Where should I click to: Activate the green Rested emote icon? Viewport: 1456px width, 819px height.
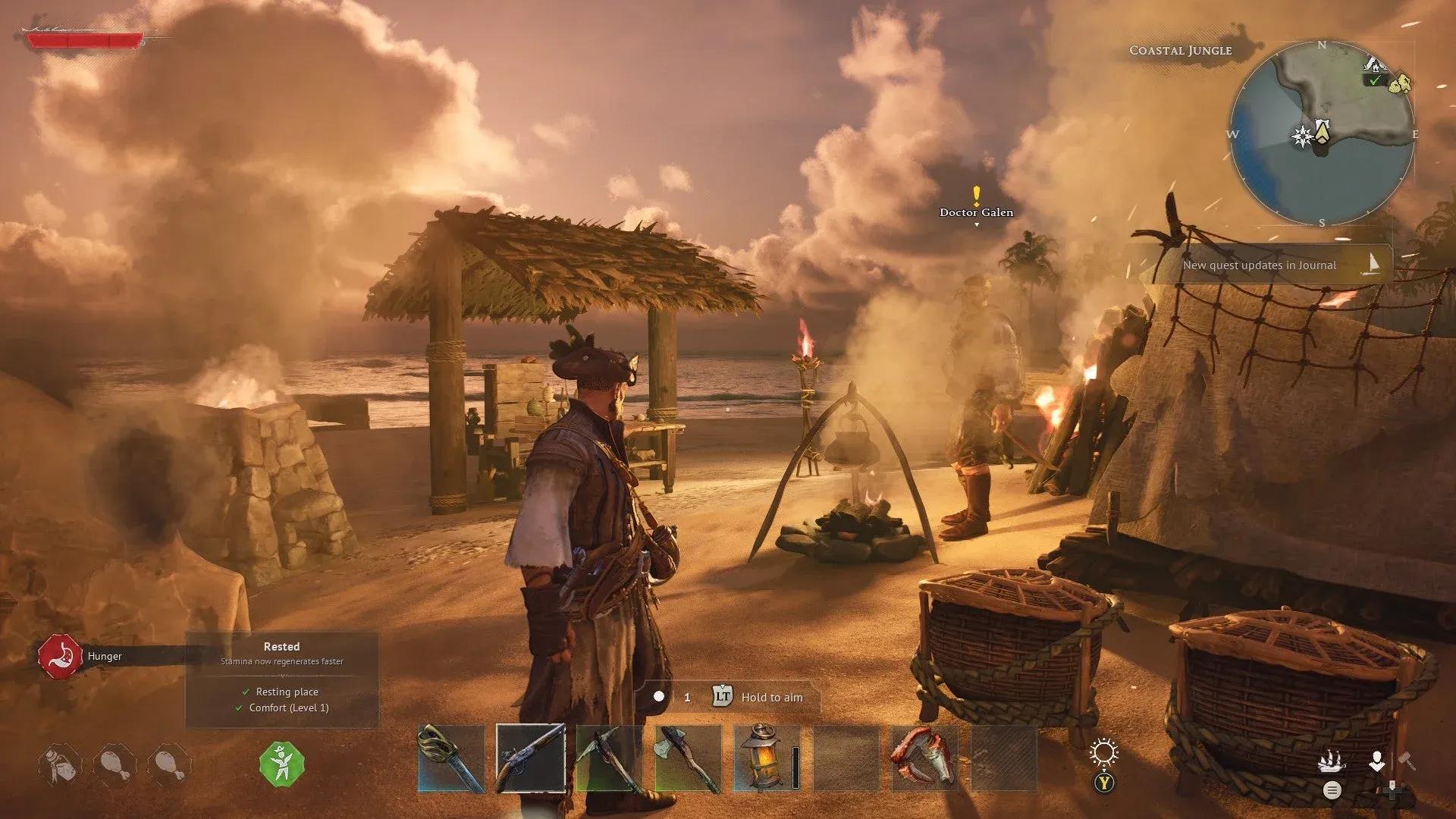click(281, 766)
